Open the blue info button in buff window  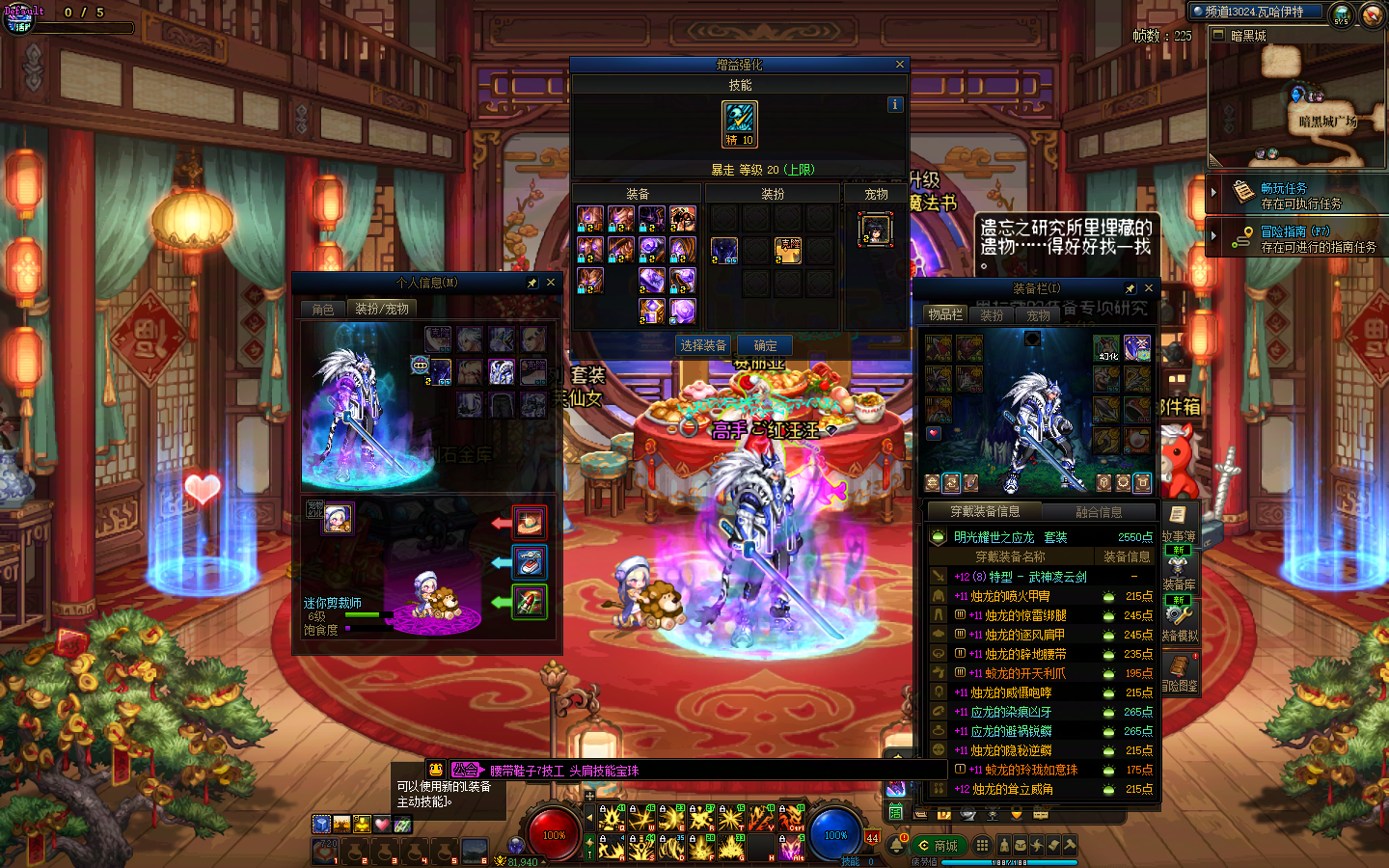tap(895, 104)
